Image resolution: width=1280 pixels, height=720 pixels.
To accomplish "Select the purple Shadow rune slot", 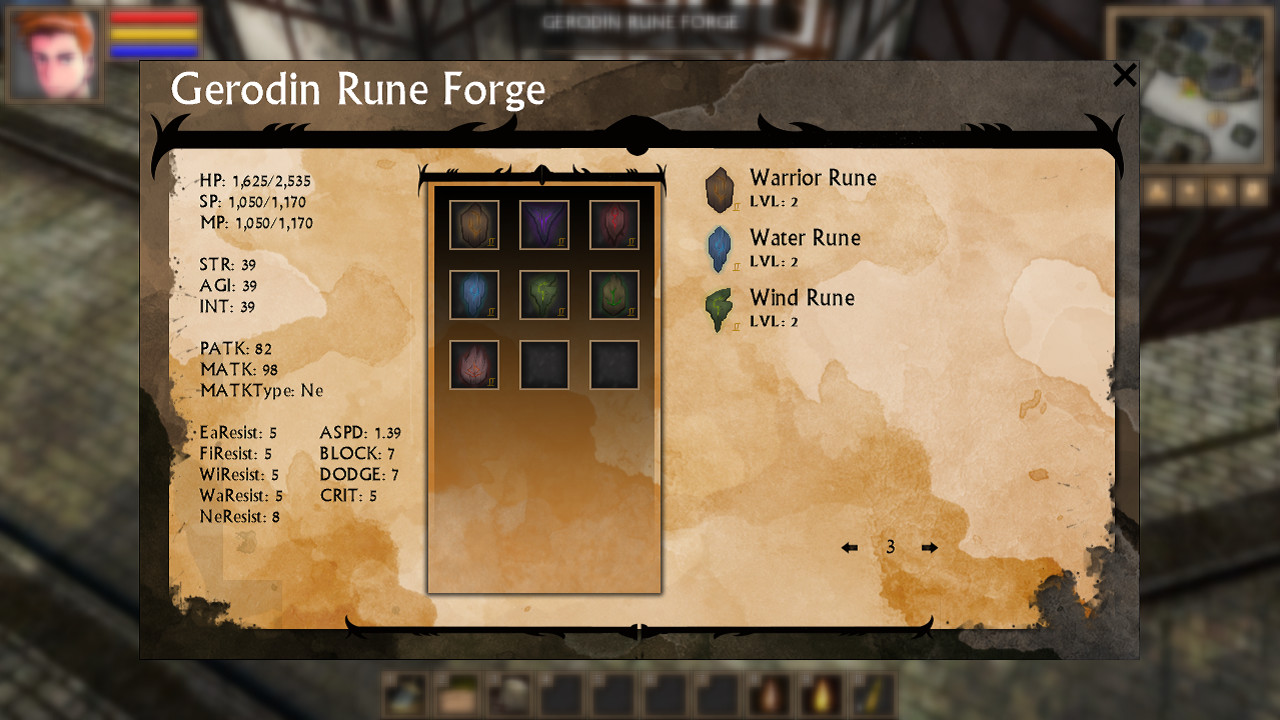I will tap(544, 223).
